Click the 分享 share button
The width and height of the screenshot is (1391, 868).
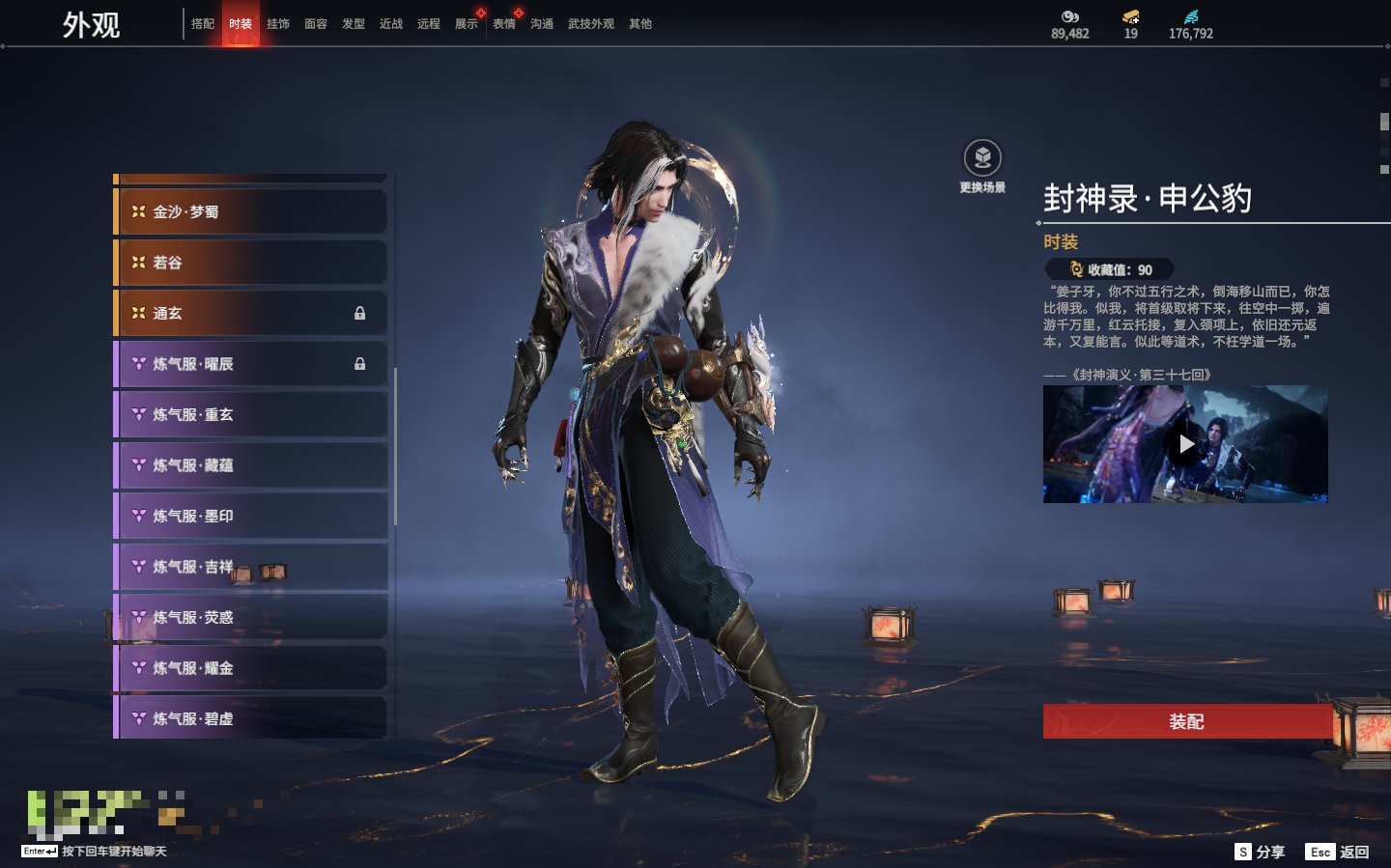click(1261, 852)
